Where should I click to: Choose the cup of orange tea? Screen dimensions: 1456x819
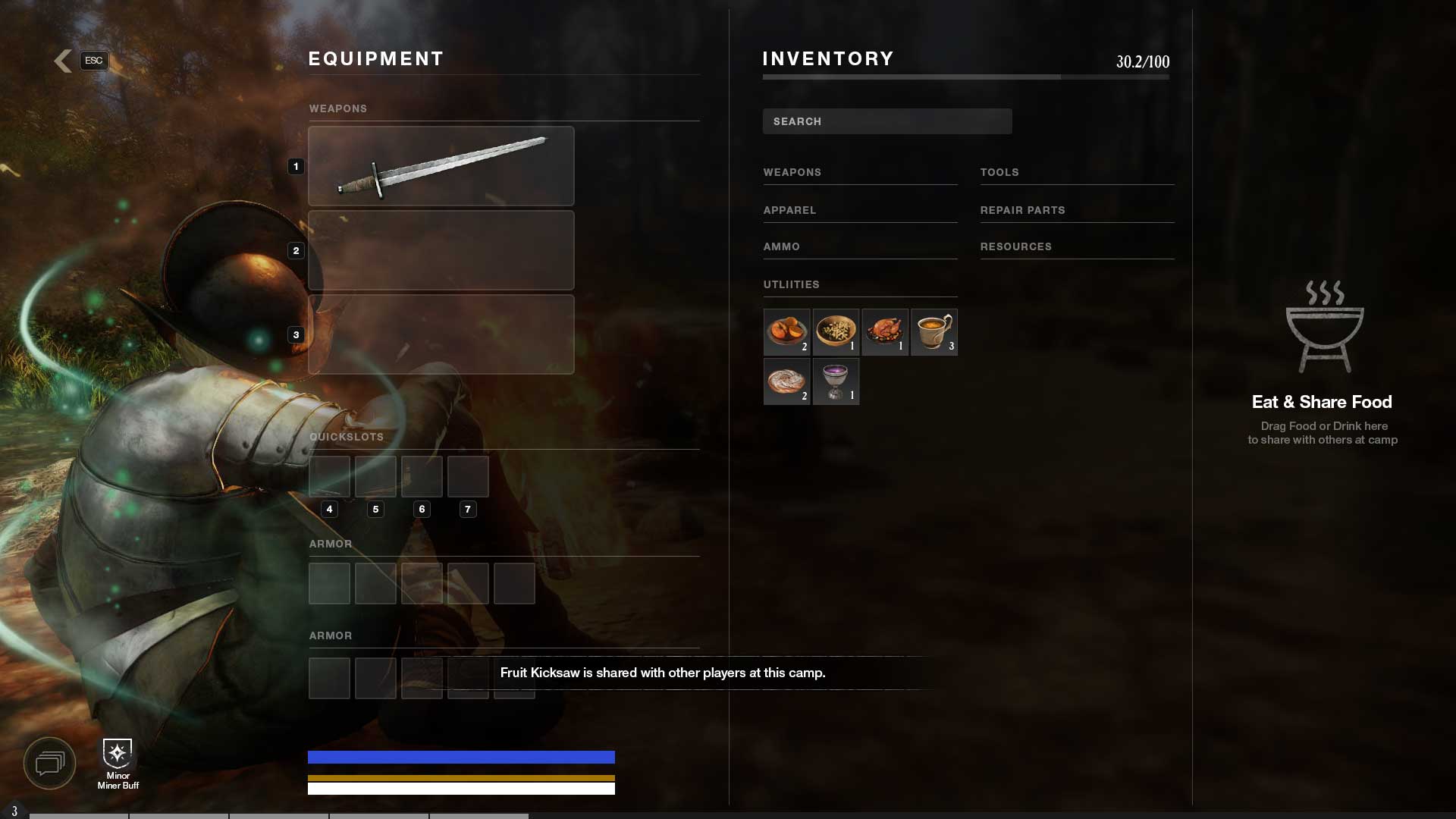pos(934,331)
